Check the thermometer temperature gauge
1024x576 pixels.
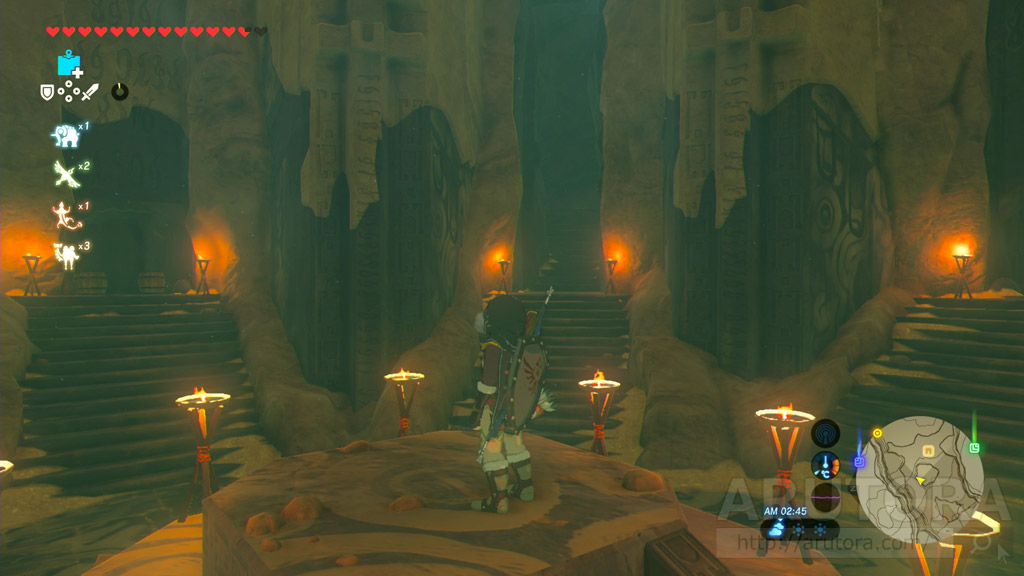825,465
